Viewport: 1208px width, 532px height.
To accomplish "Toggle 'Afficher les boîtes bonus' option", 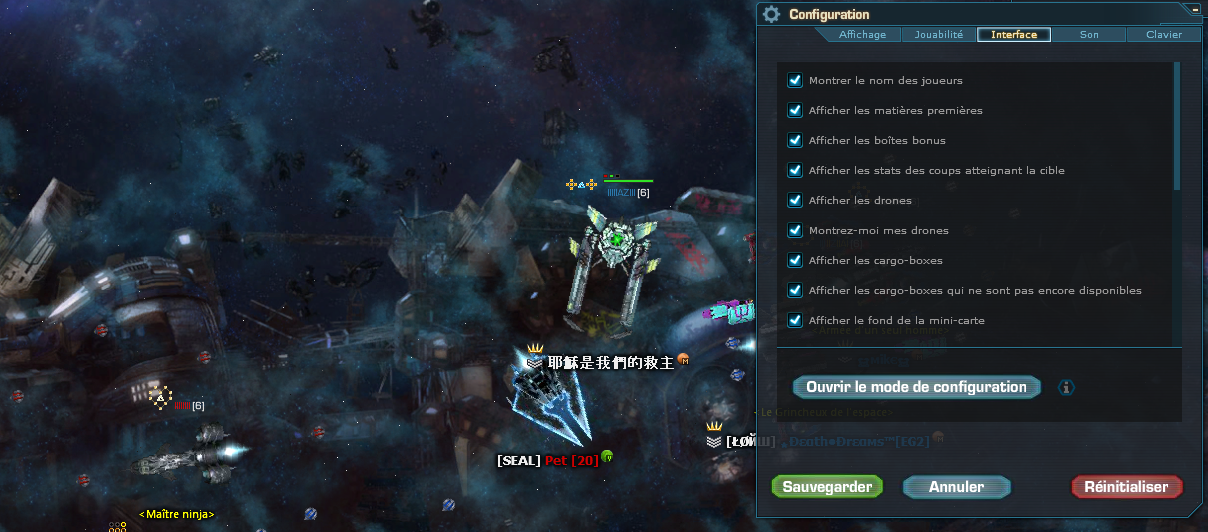I will [x=796, y=140].
